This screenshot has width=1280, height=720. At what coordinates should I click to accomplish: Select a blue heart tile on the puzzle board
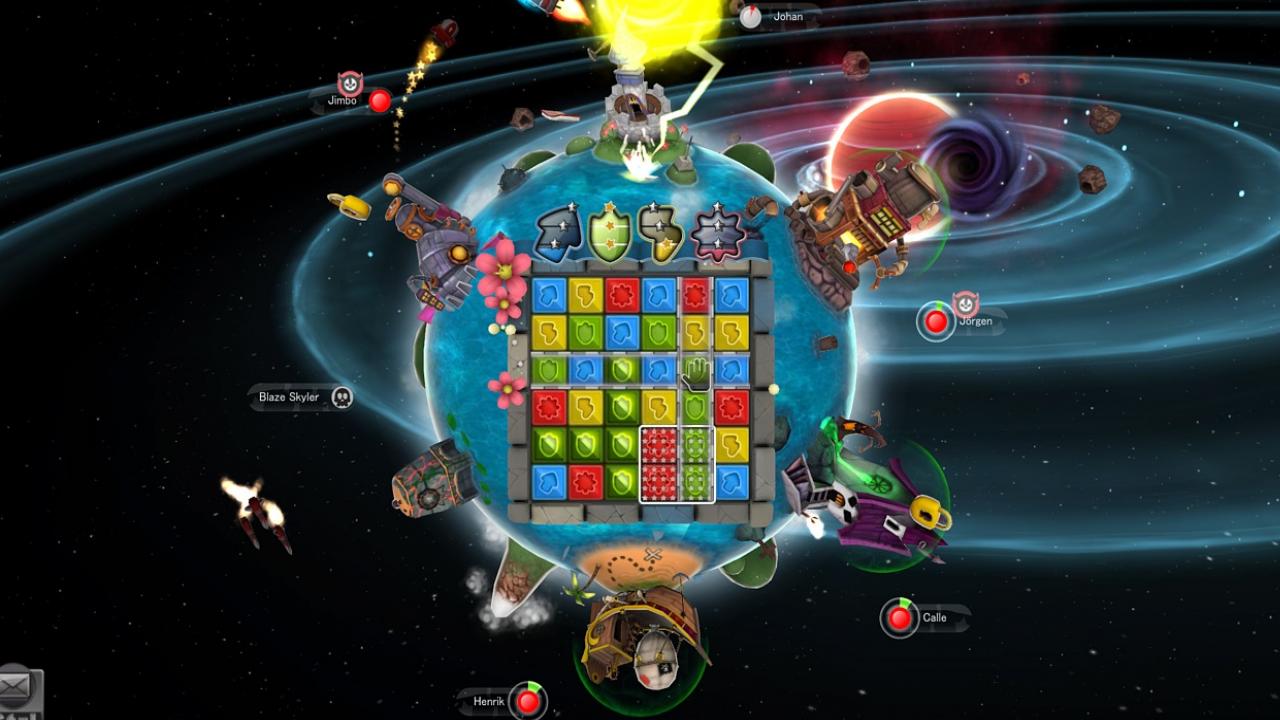(x=548, y=292)
